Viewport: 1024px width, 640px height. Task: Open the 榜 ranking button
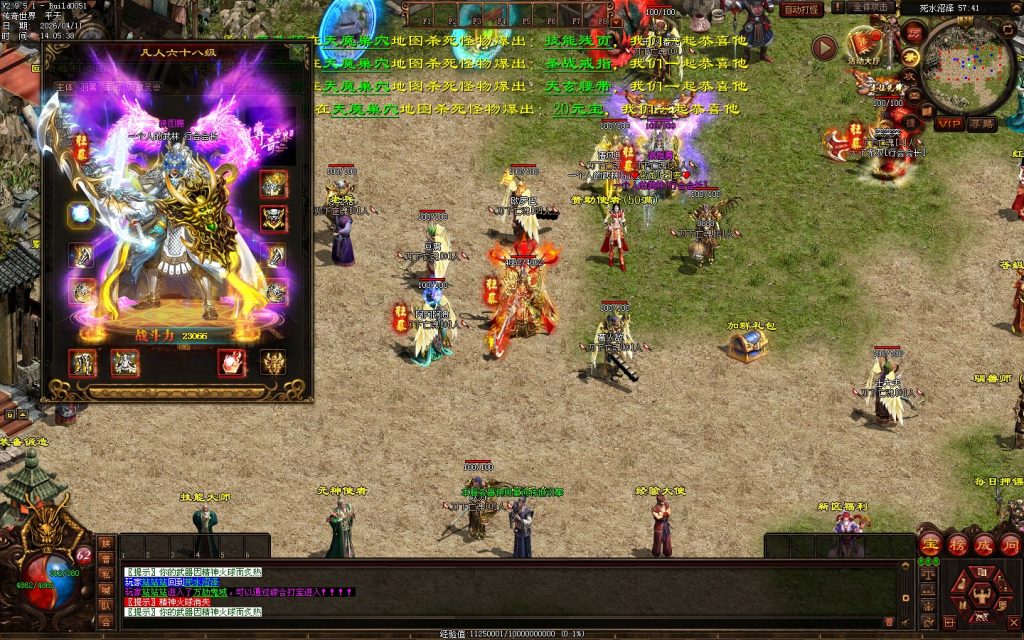tap(957, 544)
